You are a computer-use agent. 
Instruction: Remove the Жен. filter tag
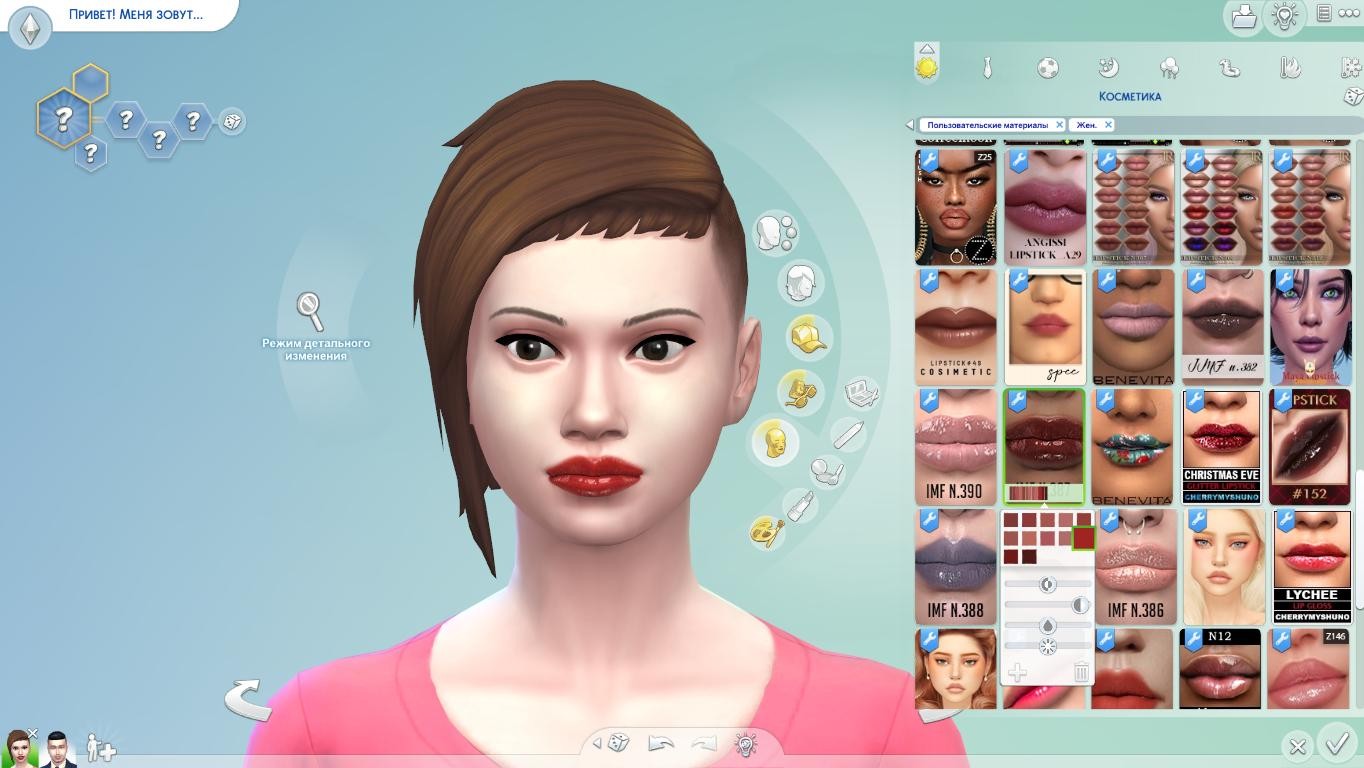pyautogui.click(x=1108, y=125)
